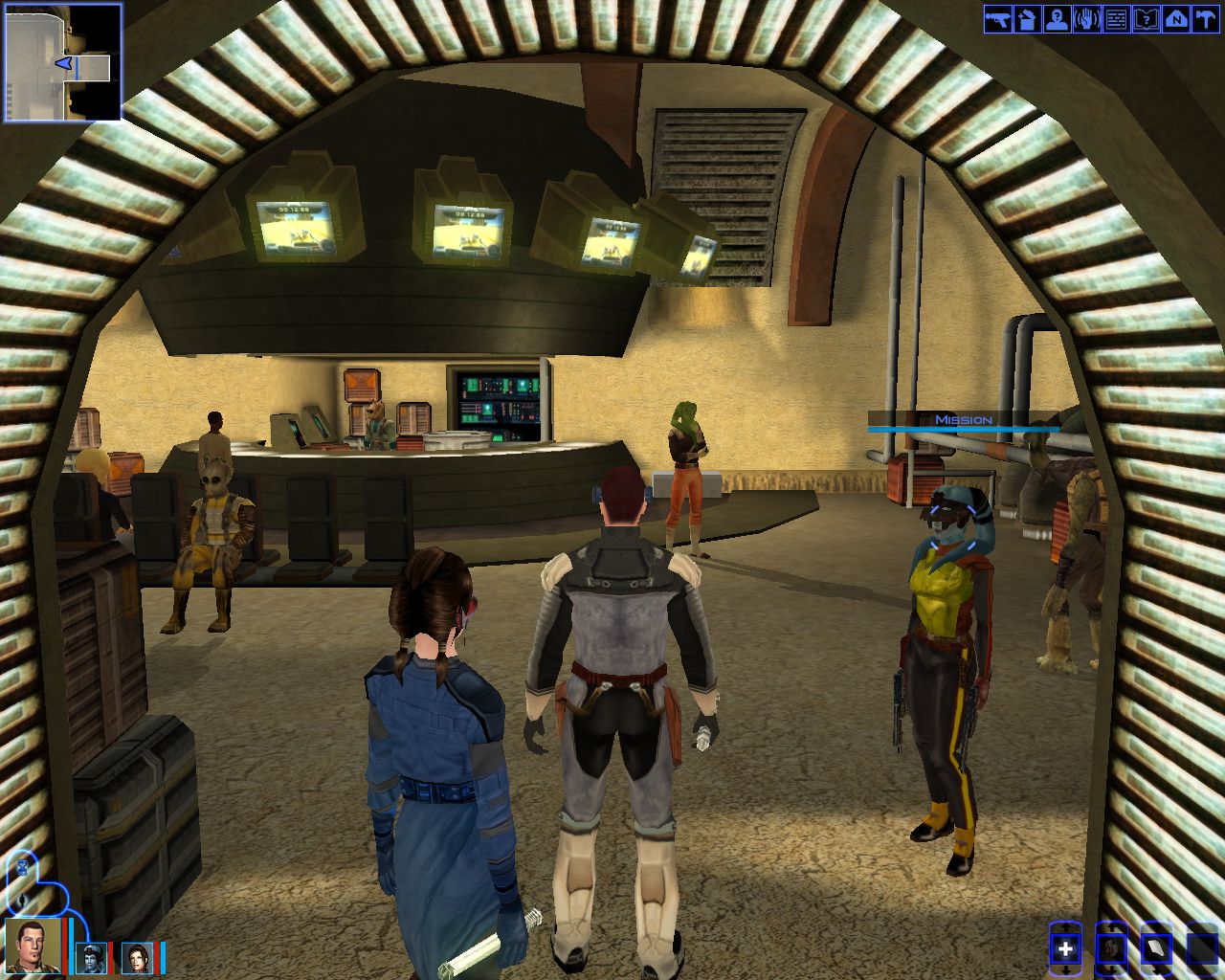Open the Abilities hand icon
The height and width of the screenshot is (980, 1225).
1086,19
